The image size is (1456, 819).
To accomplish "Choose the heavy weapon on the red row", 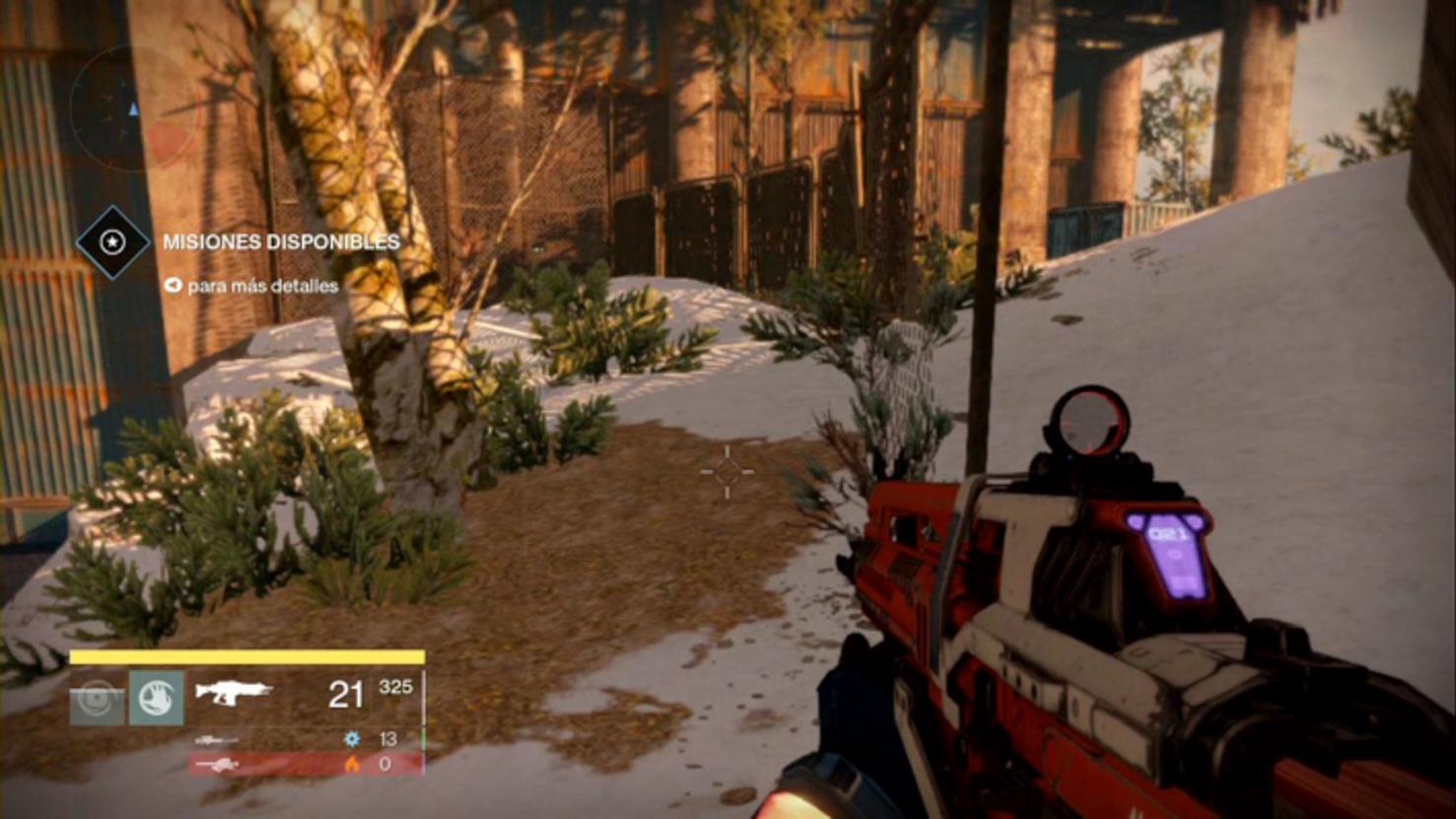I will coord(217,764).
